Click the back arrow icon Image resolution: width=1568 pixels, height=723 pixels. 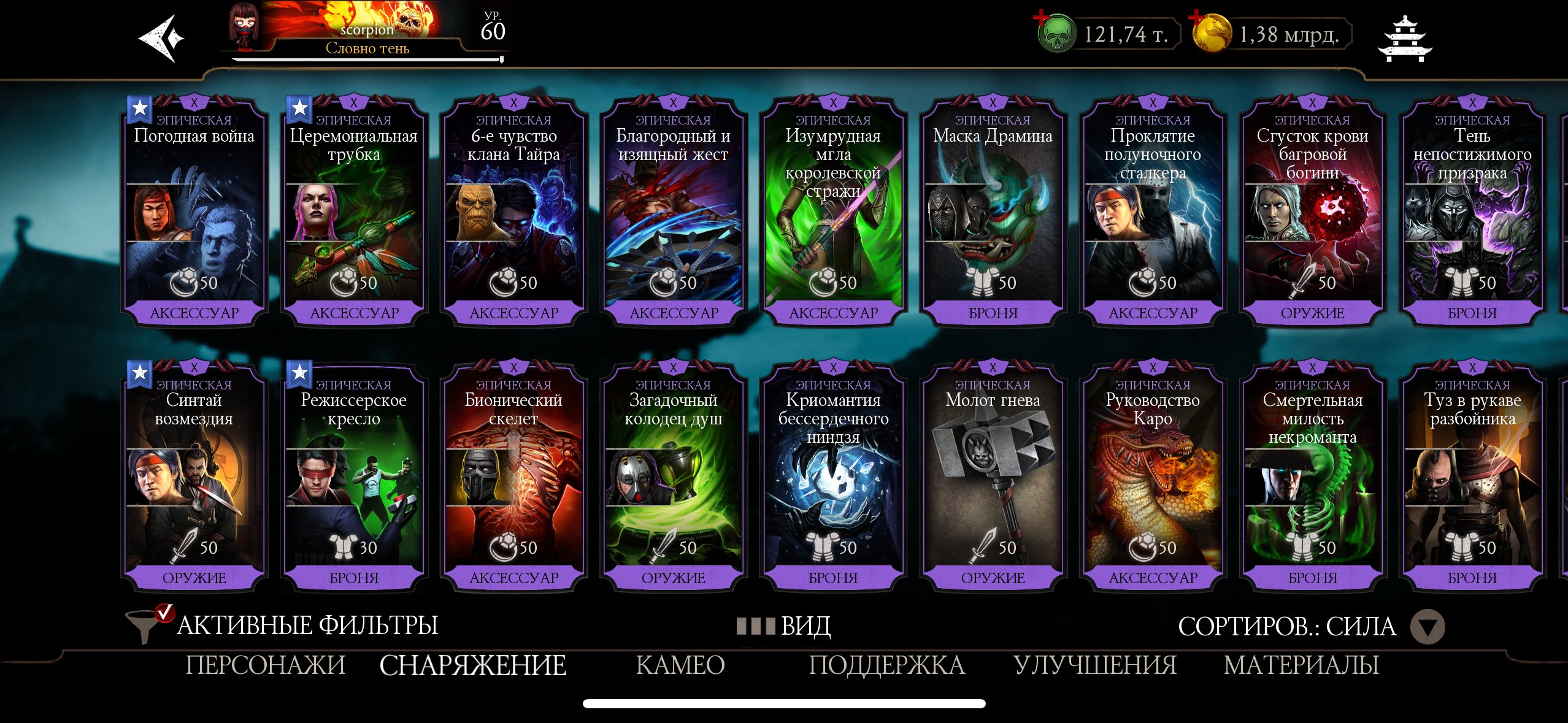coord(161,38)
